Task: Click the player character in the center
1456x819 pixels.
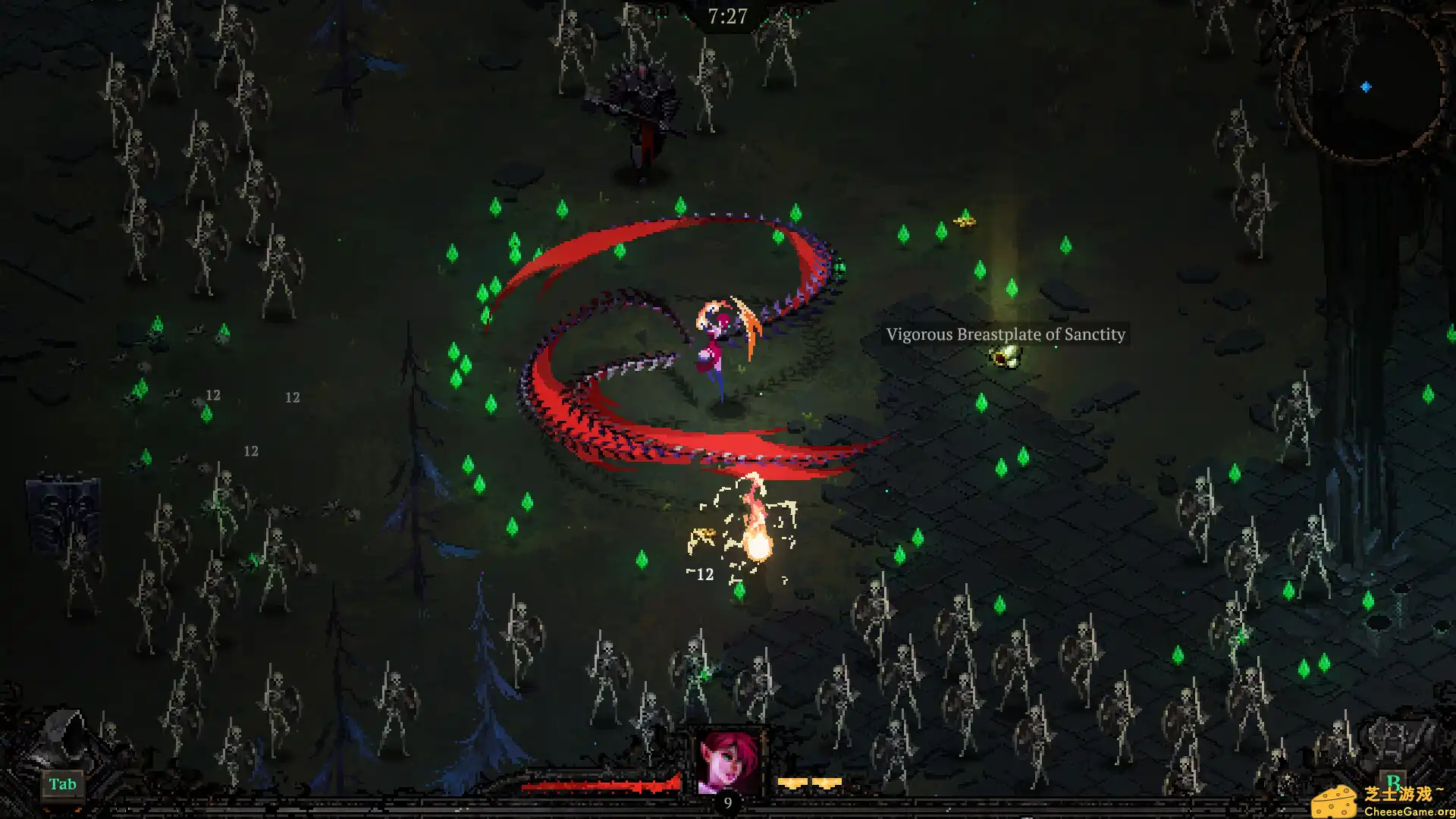Action: click(x=717, y=341)
